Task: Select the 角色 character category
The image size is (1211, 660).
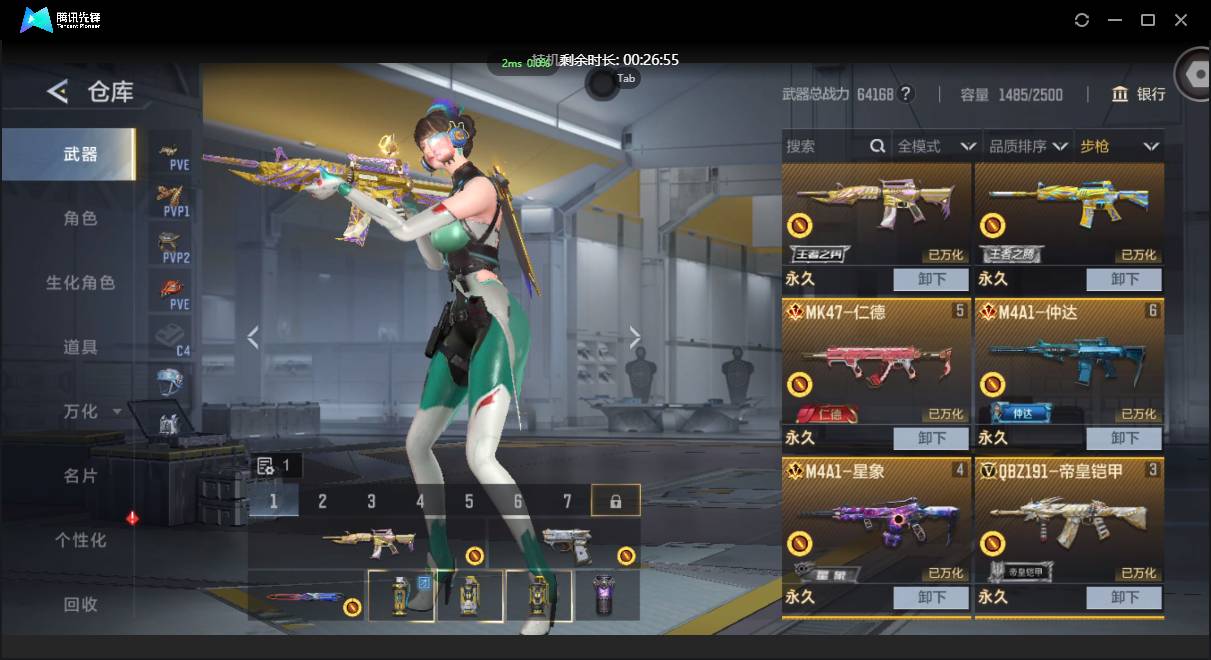Action: click(x=80, y=218)
